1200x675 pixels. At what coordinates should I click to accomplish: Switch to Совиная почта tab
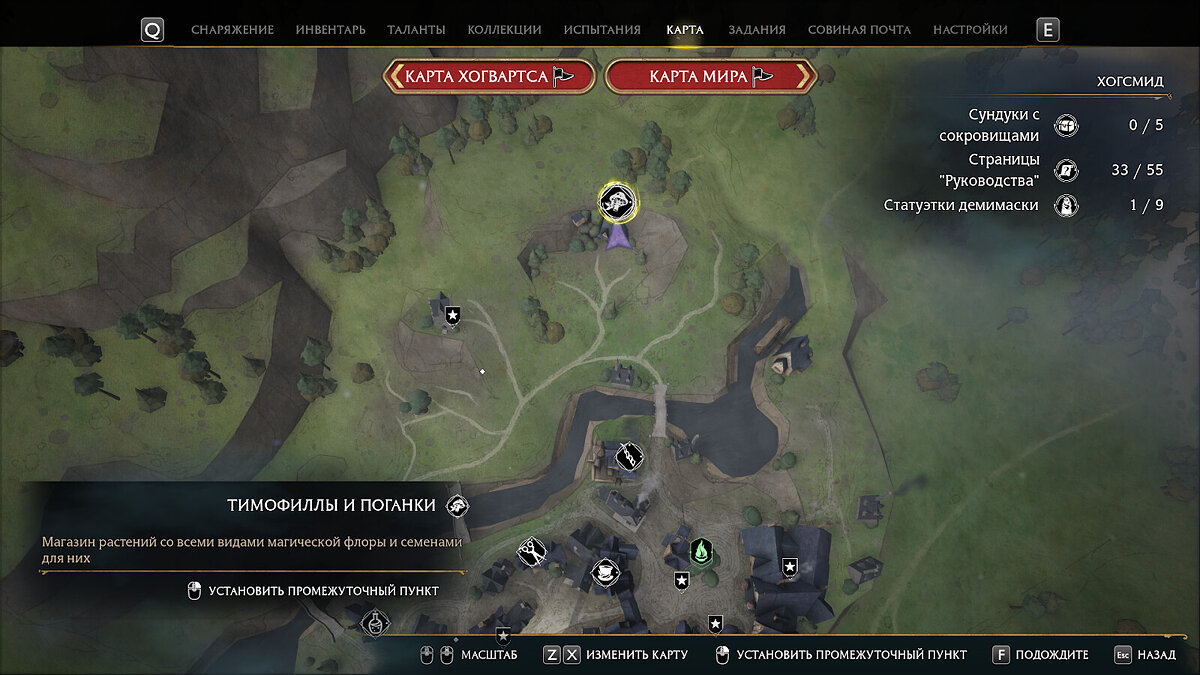(x=859, y=30)
